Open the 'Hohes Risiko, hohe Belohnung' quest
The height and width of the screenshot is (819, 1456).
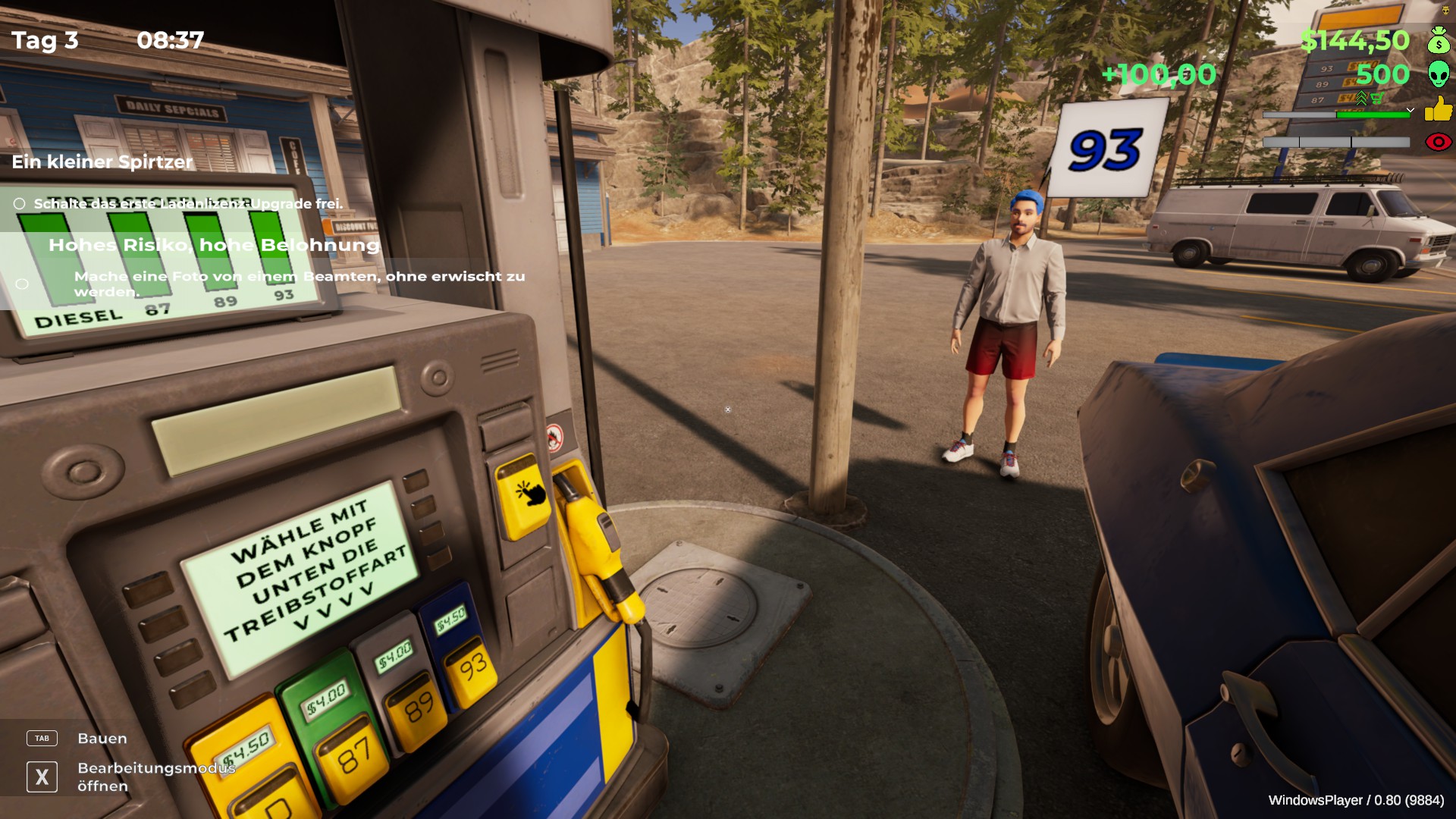[x=214, y=245]
